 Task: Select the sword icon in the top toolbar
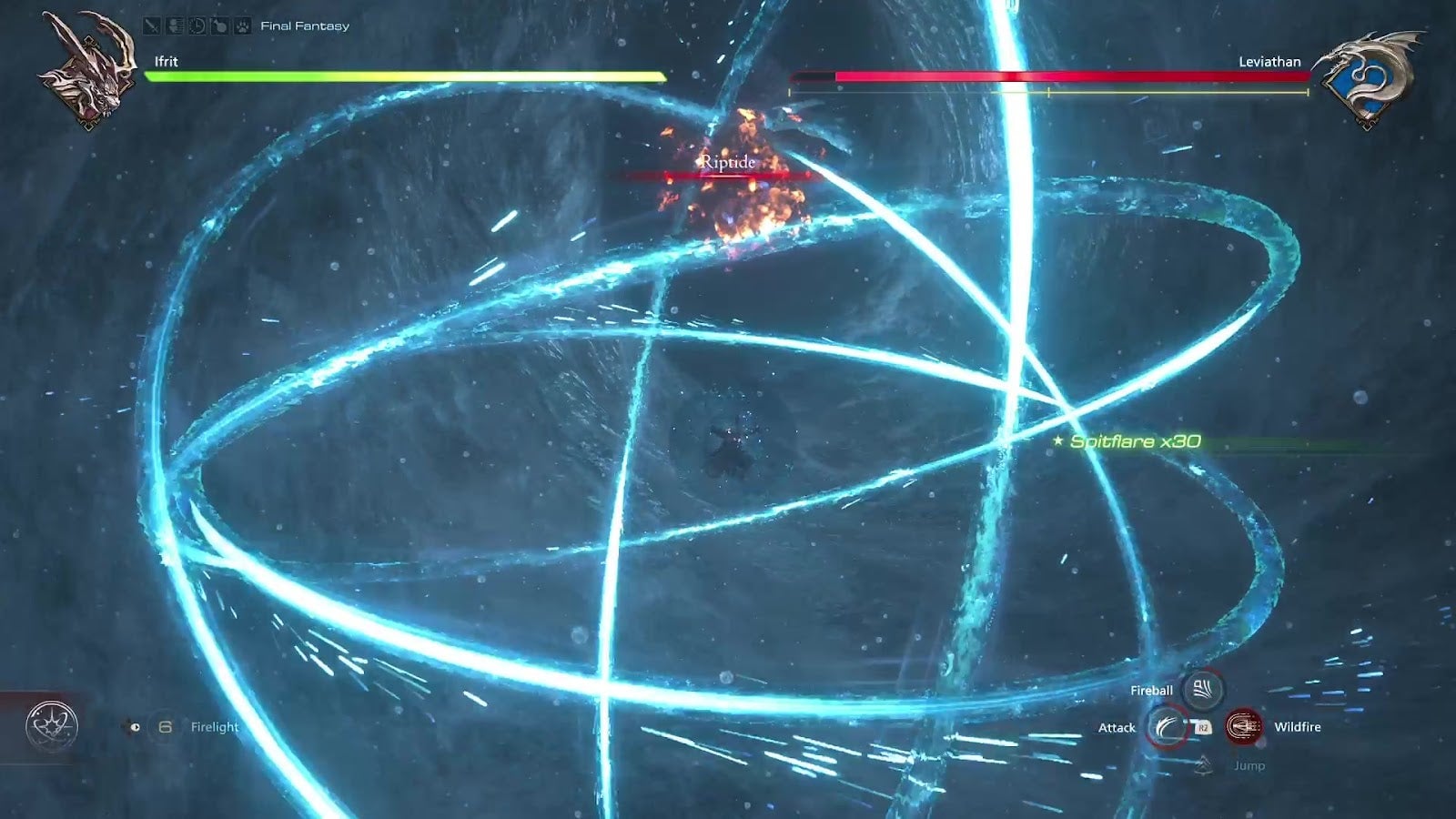point(152,25)
